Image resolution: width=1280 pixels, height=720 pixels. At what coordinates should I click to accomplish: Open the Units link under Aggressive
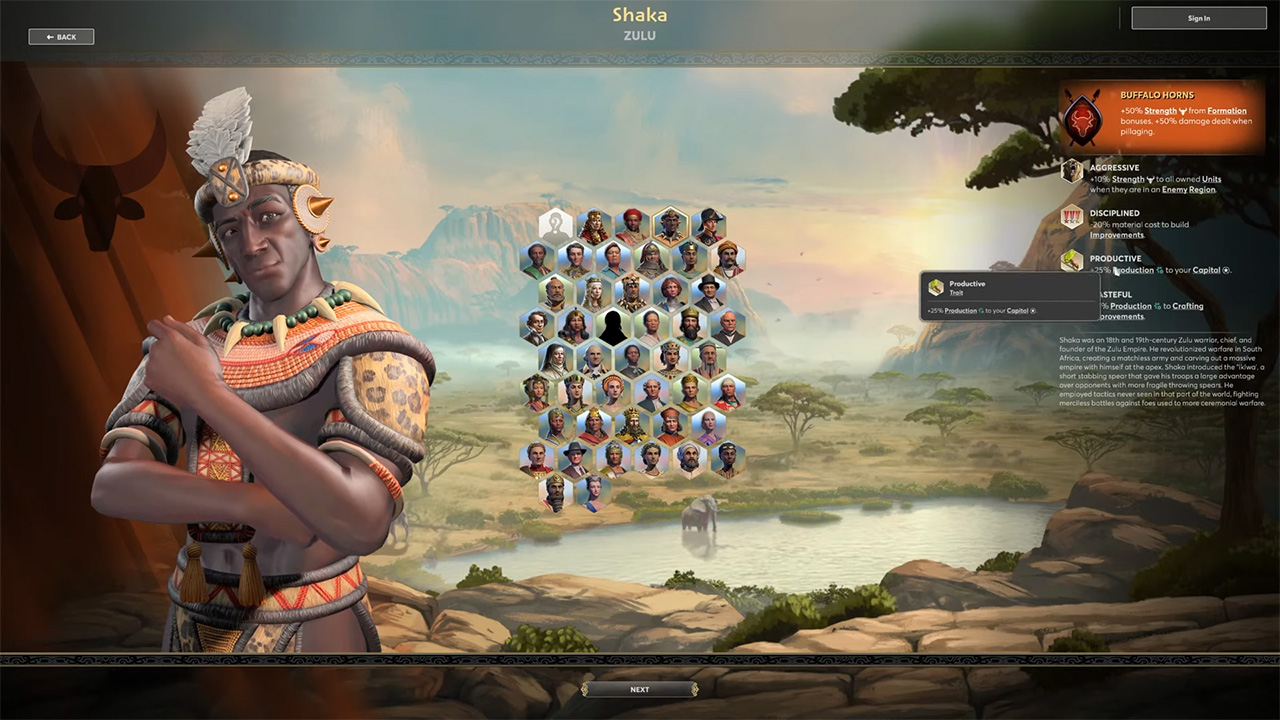pyautogui.click(x=1211, y=180)
